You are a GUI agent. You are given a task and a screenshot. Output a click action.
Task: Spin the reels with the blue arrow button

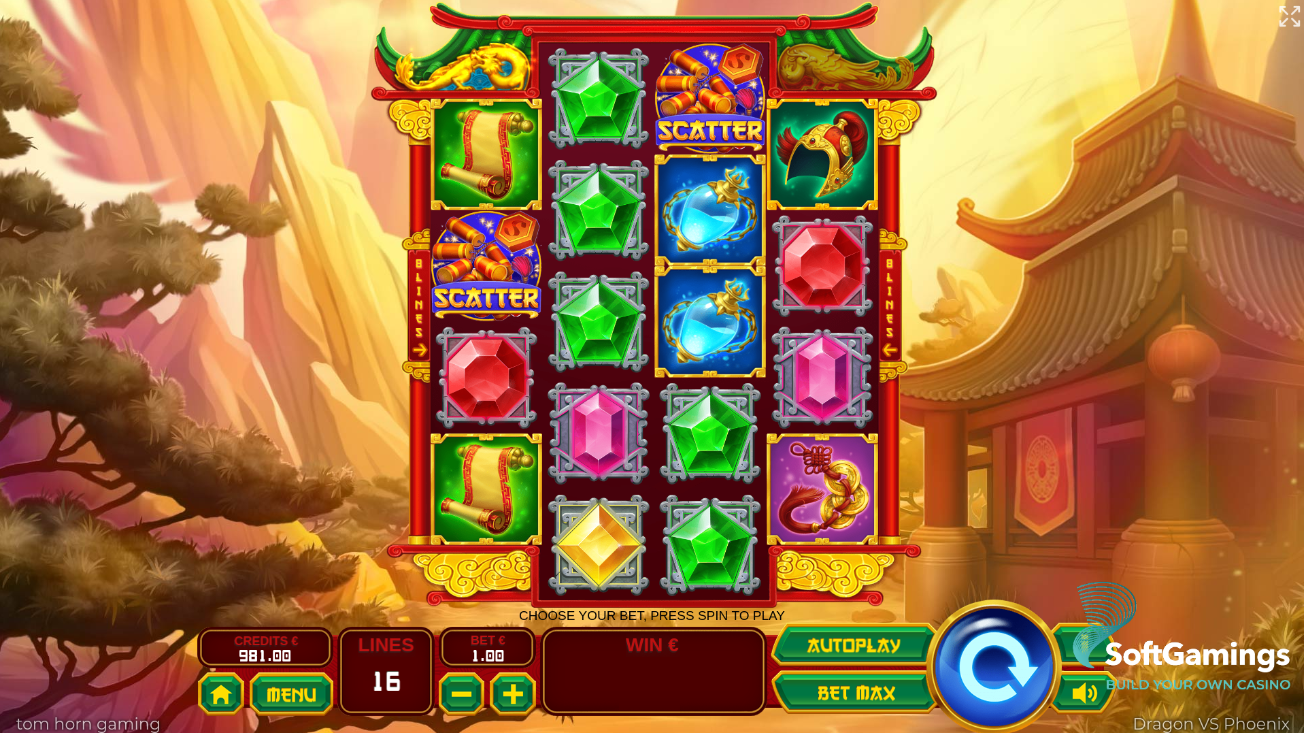[993, 666]
